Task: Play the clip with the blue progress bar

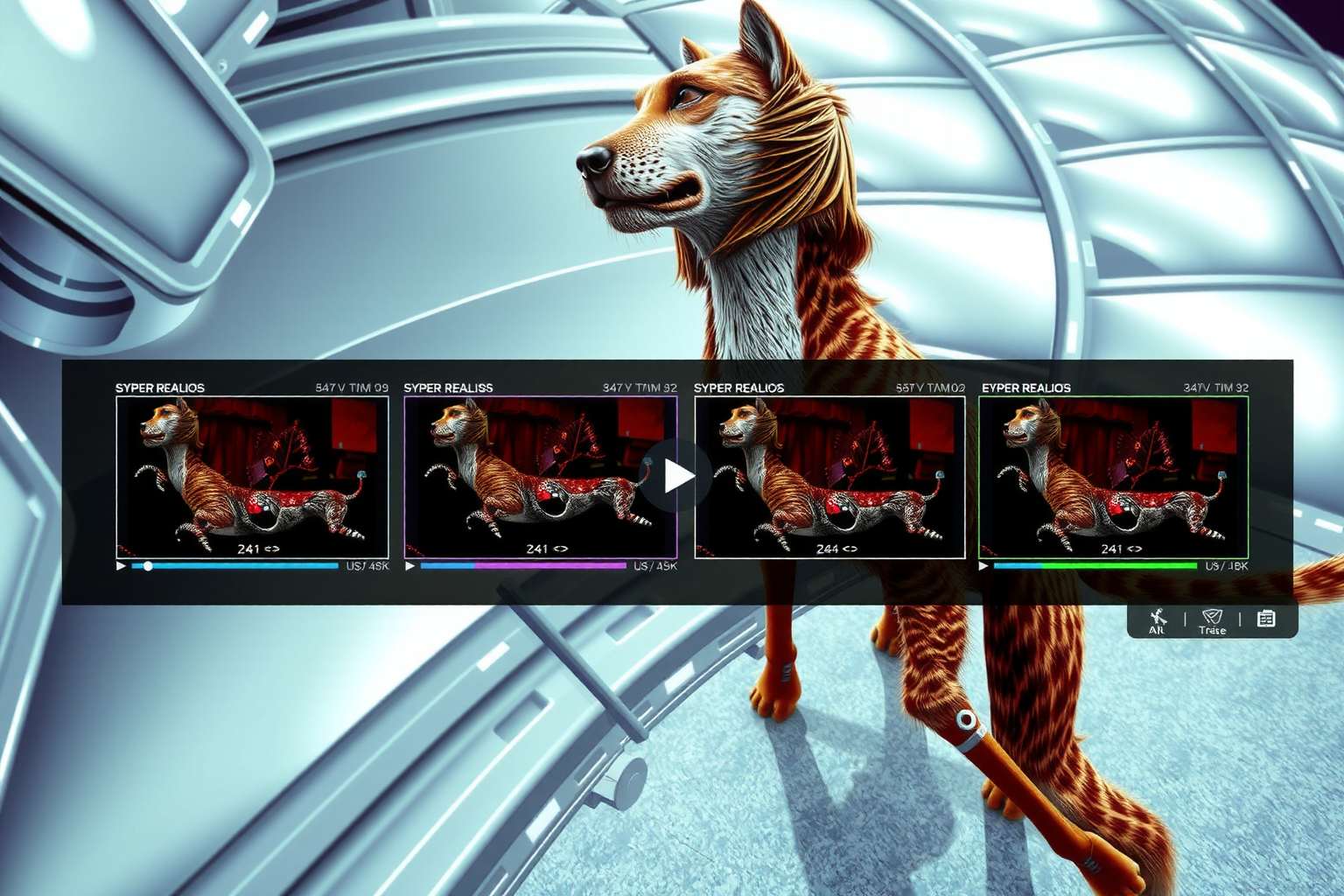Action: point(121,566)
